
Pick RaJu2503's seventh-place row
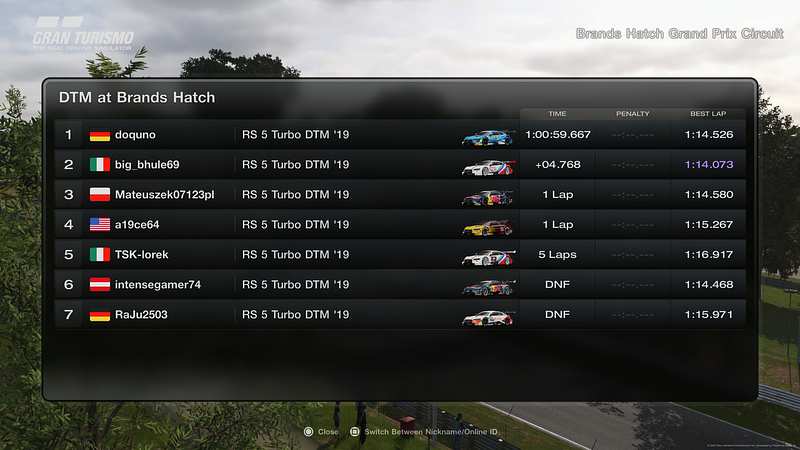400,315
